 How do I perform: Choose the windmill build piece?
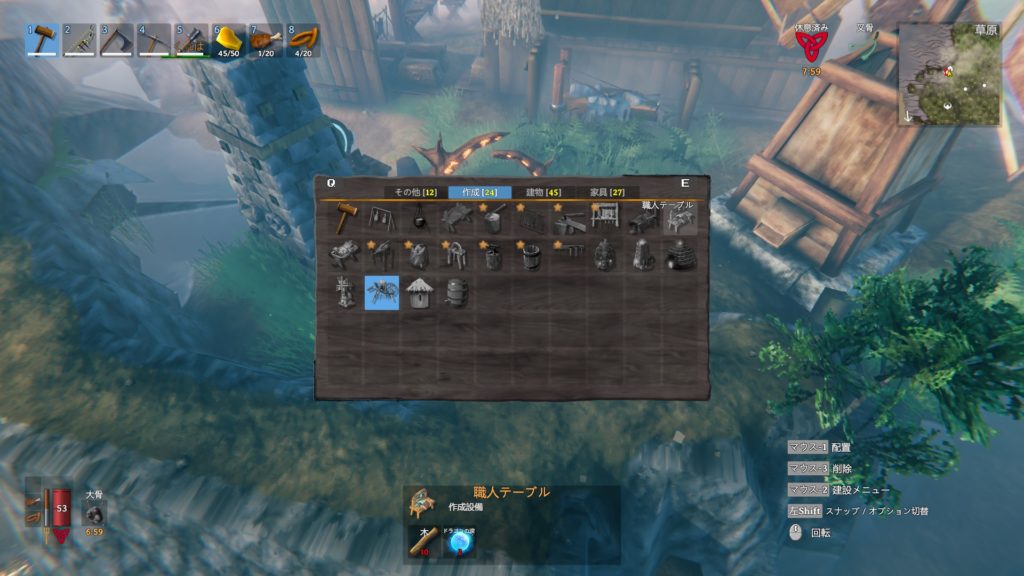(x=345, y=292)
